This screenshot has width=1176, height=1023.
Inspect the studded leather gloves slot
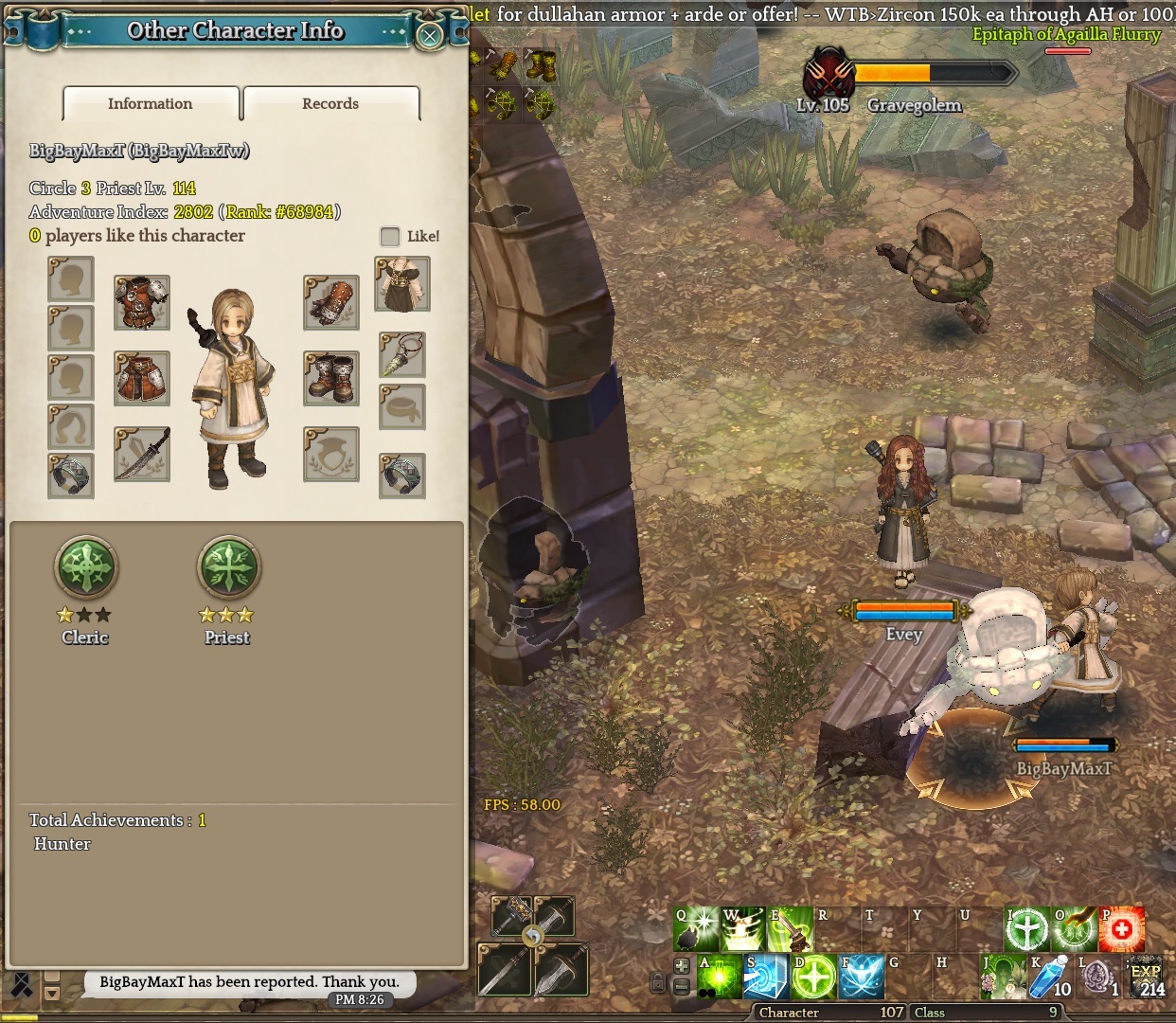coord(331,302)
